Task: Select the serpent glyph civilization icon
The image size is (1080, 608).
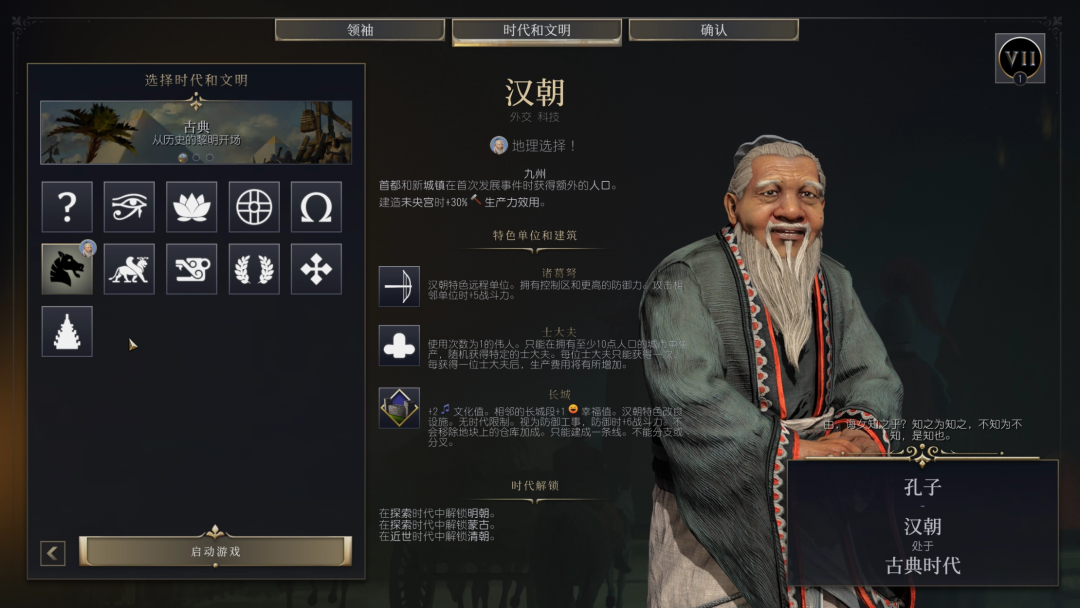Action: point(192,269)
